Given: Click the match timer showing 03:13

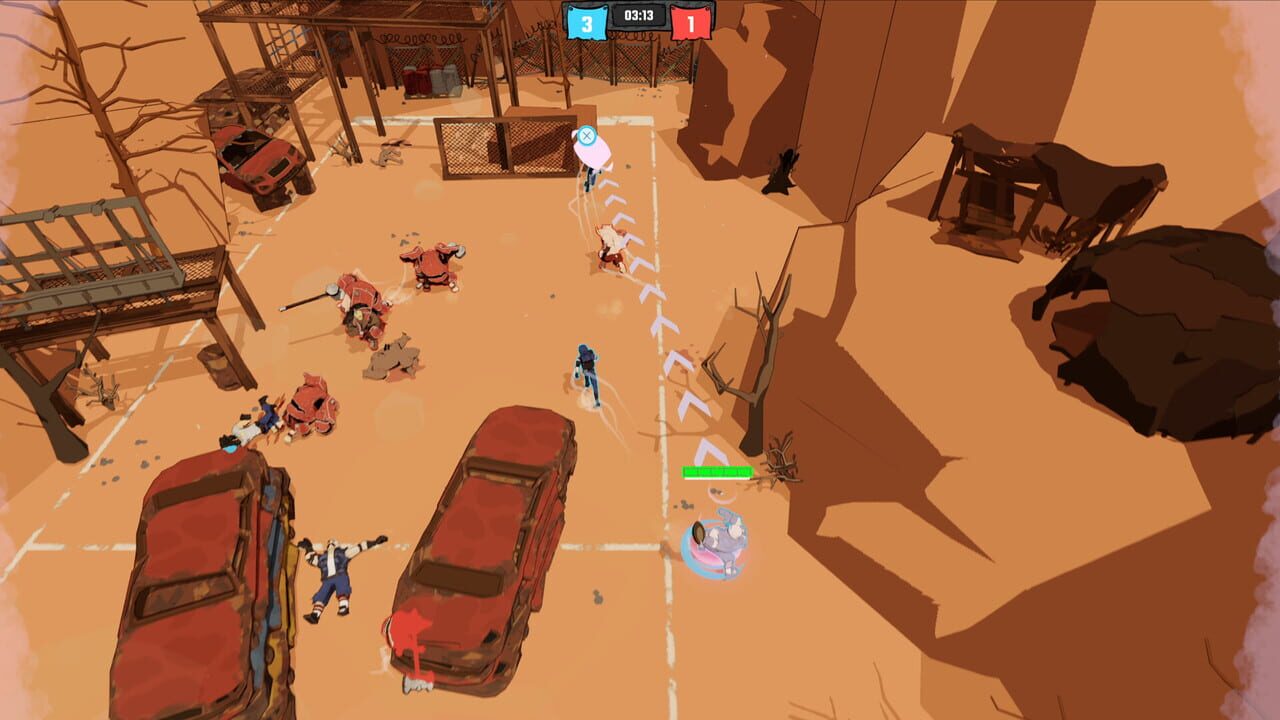Looking at the screenshot, I should [640, 15].
